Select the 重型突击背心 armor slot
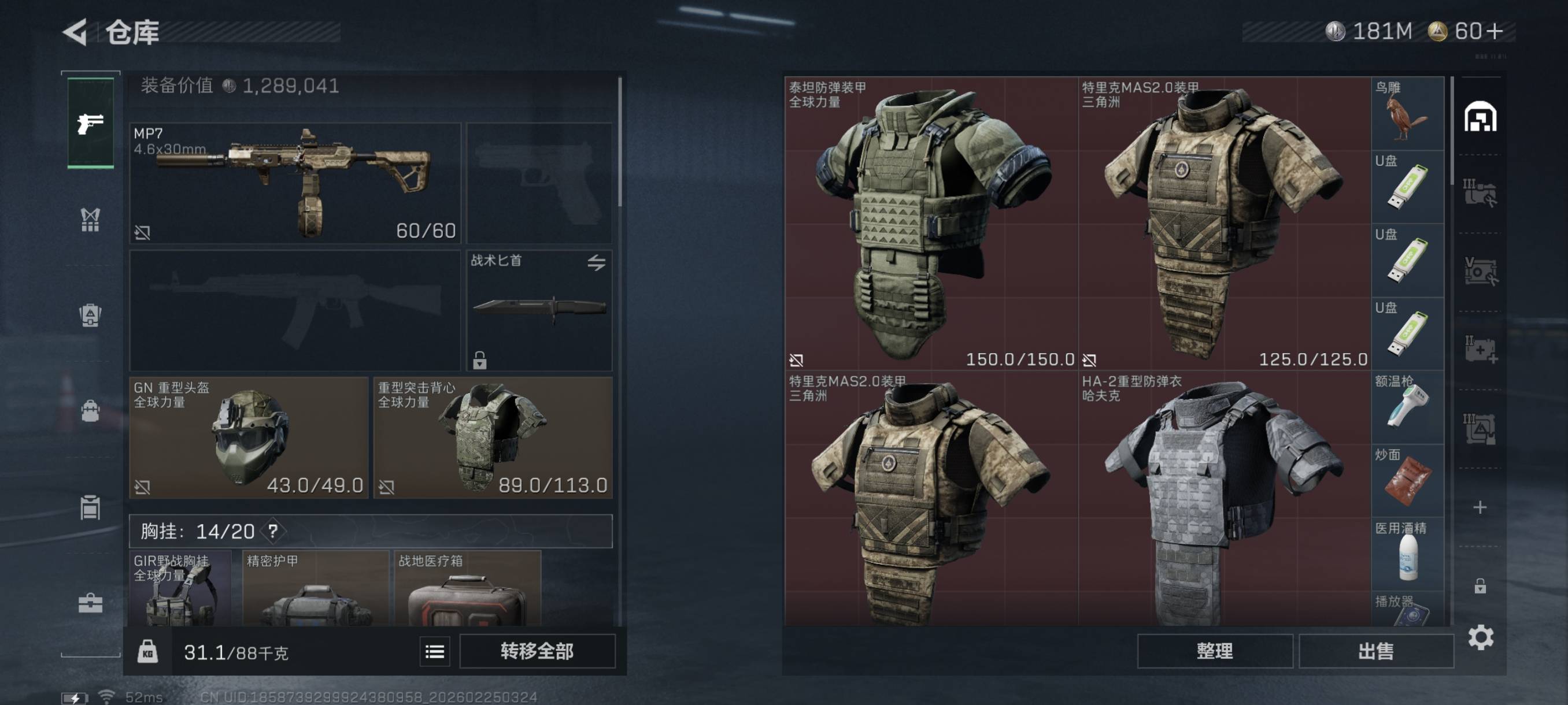 493,437
